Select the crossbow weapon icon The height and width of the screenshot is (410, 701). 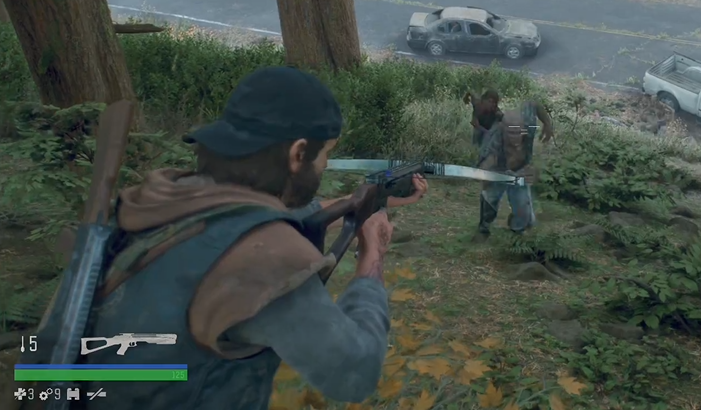click(x=128, y=343)
